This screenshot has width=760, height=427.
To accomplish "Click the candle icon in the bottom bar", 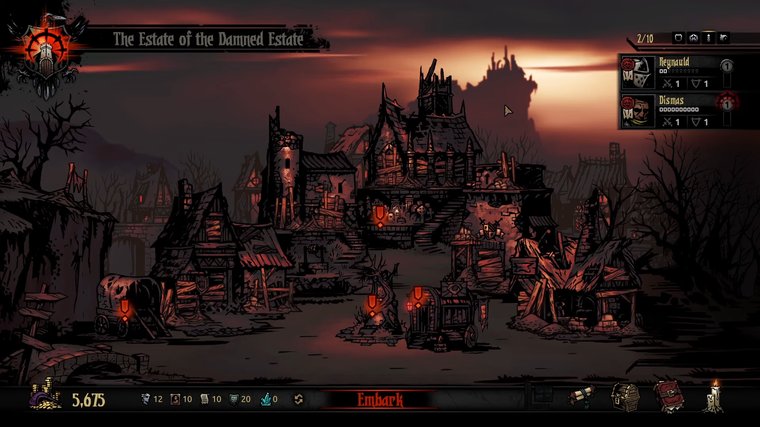I will (x=713, y=396).
